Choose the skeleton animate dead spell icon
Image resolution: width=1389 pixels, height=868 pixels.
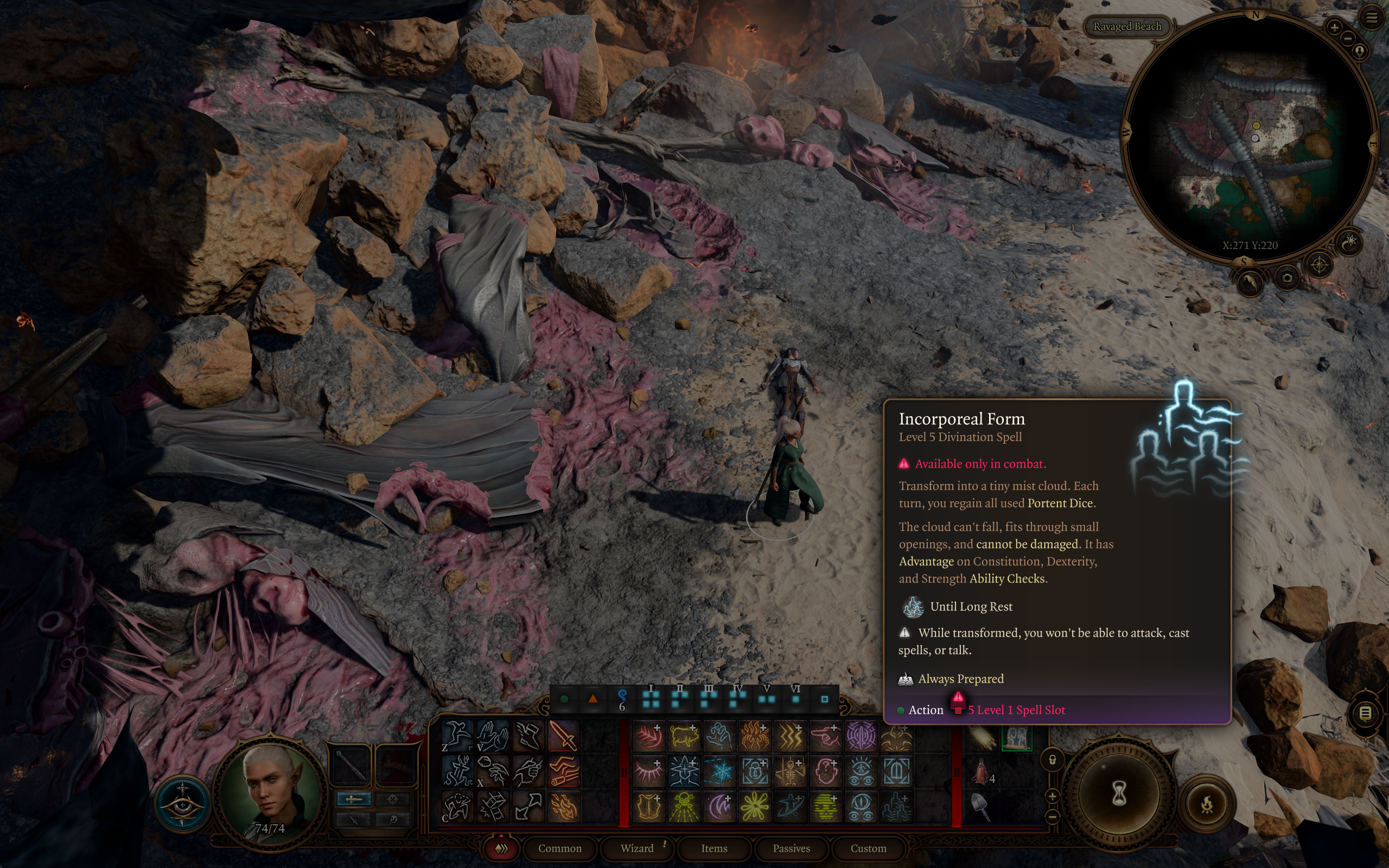(x=791, y=771)
